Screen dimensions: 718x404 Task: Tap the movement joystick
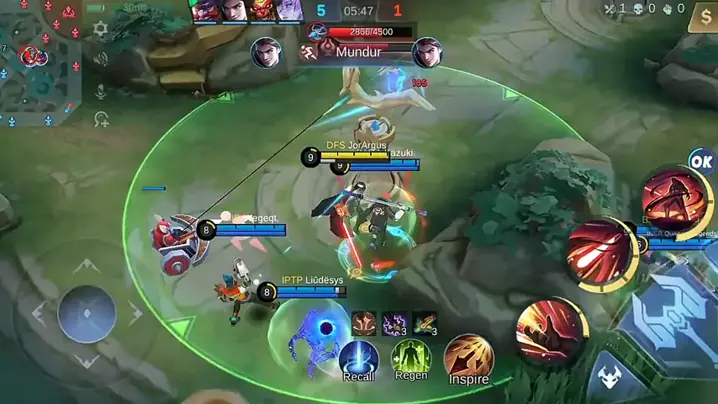coord(87,314)
